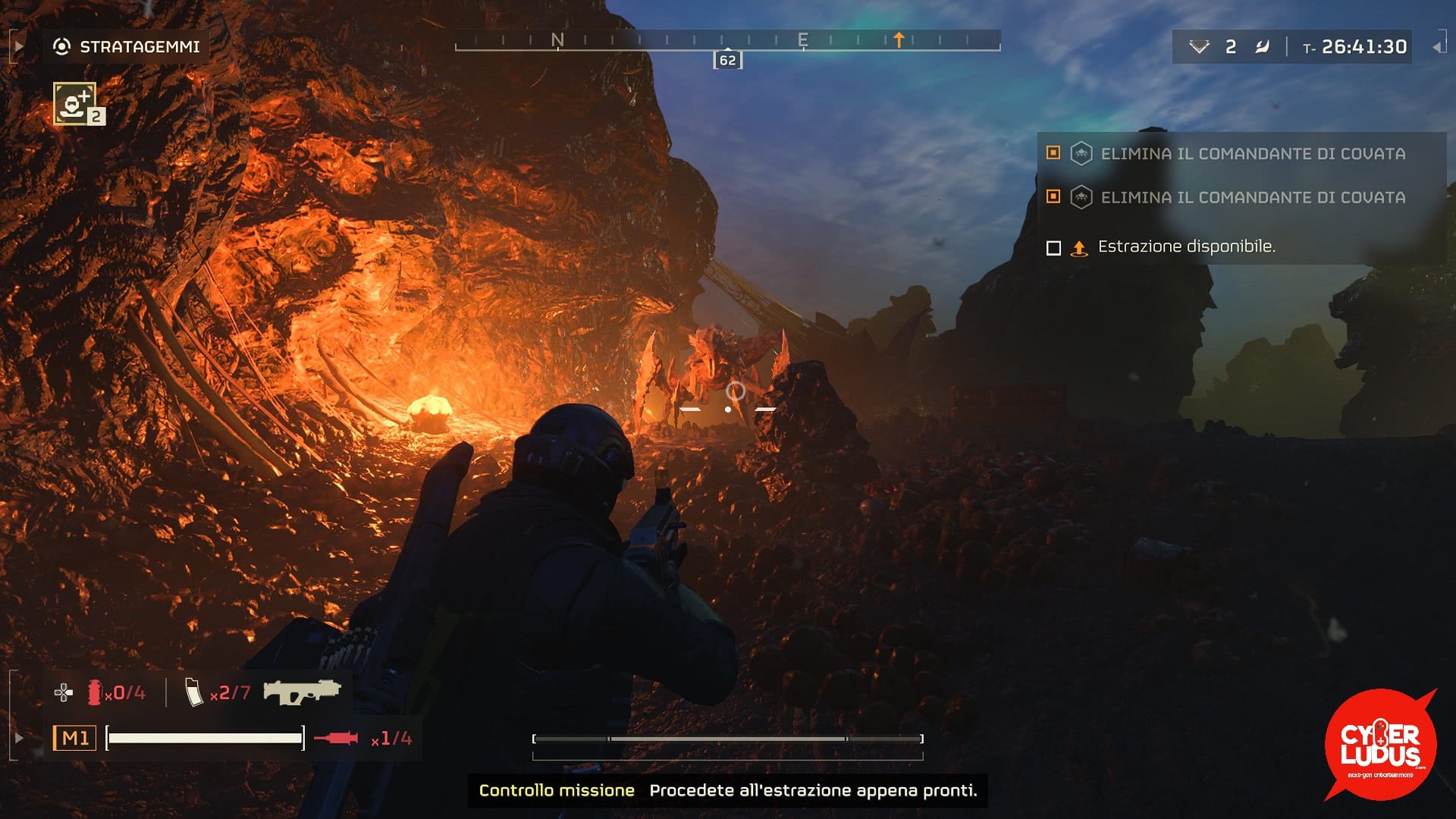Click the reinforcement count icon near the mission timer
The height and width of the screenshot is (819, 1456).
(x=1199, y=47)
